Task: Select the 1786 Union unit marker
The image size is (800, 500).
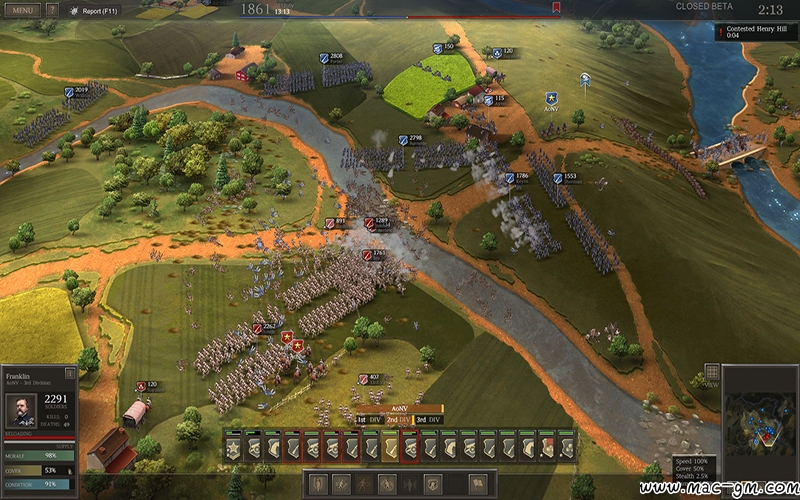Action: (516, 177)
